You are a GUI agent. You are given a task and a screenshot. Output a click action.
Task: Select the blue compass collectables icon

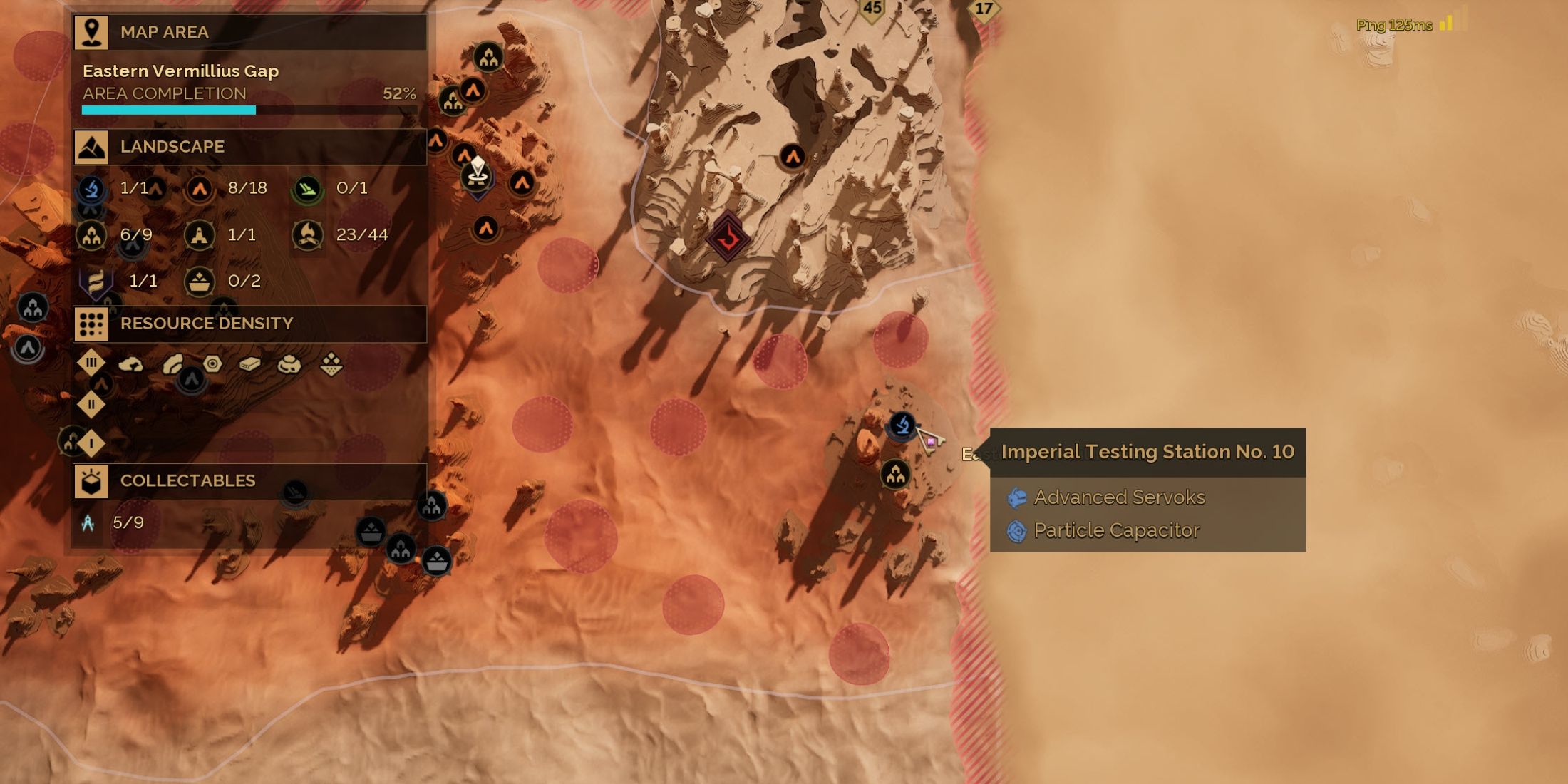88,523
